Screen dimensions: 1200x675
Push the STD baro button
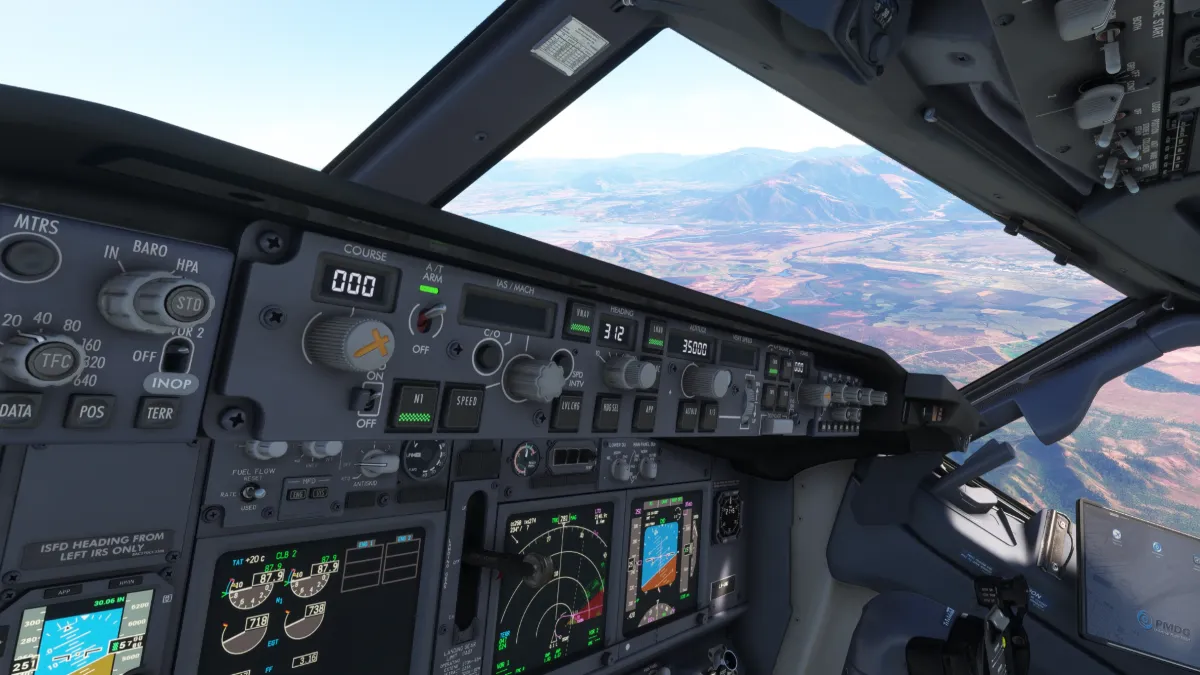[x=187, y=302]
